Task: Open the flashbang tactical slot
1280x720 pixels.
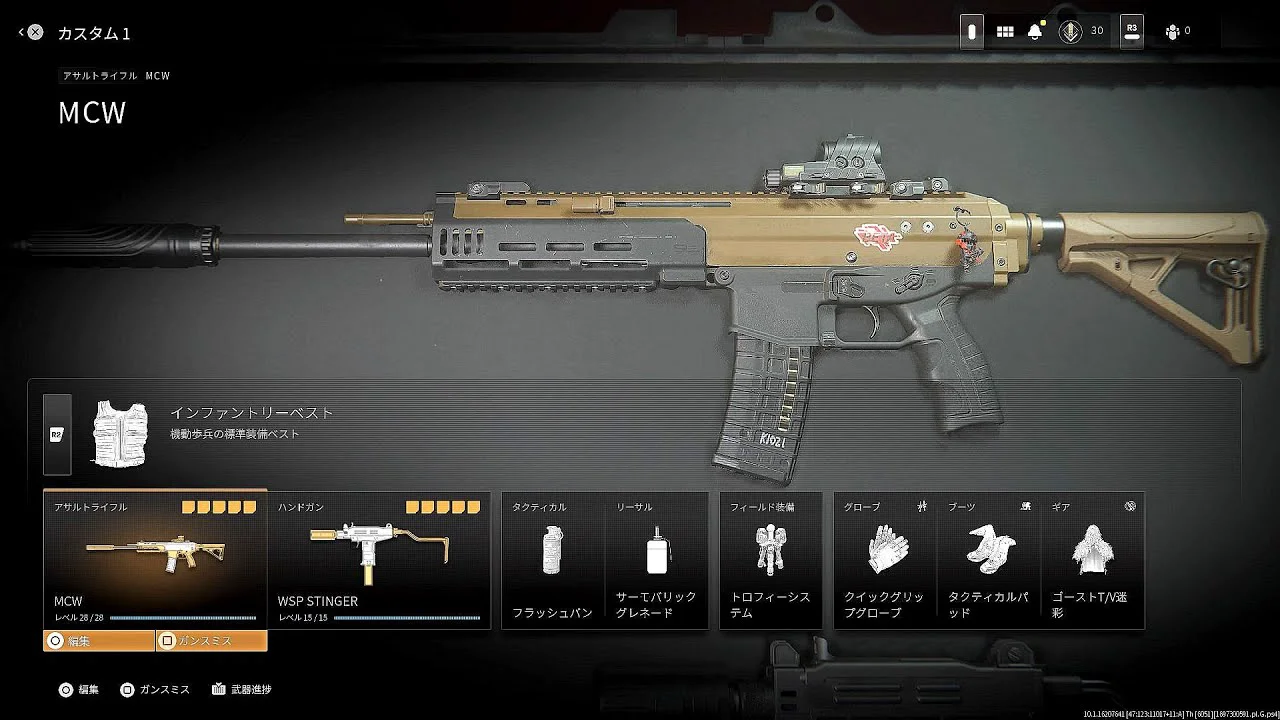Action: coord(552,560)
